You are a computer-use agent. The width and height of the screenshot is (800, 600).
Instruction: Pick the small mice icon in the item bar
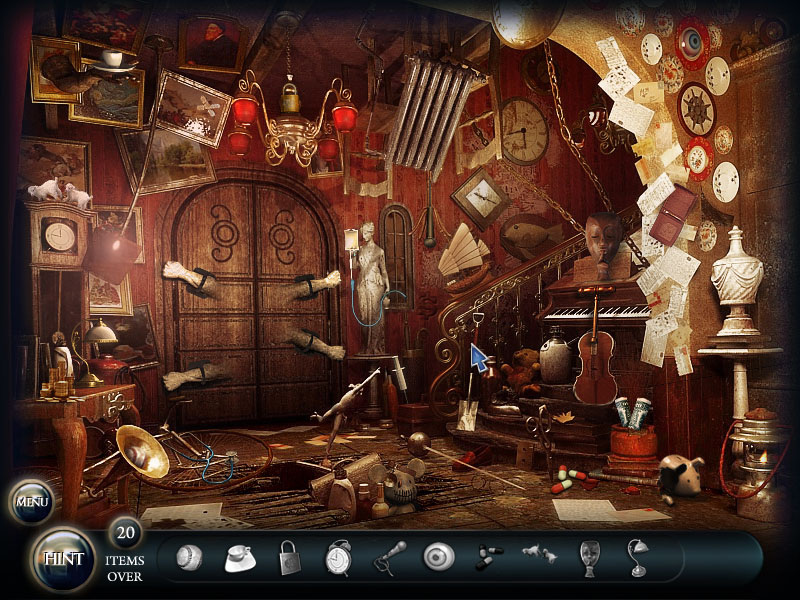[538, 556]
